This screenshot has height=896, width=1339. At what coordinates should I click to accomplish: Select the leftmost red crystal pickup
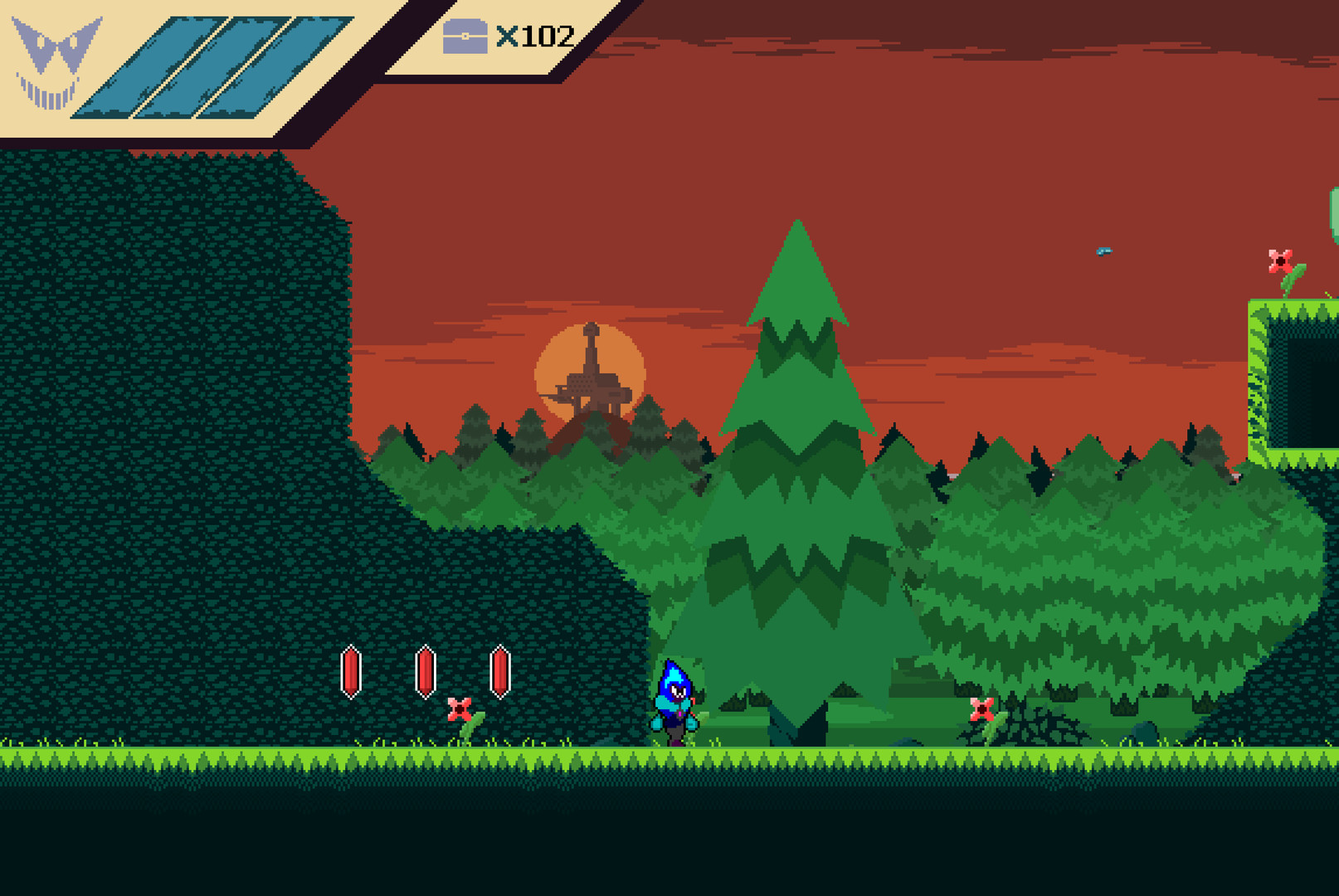(x=353, y=670)
